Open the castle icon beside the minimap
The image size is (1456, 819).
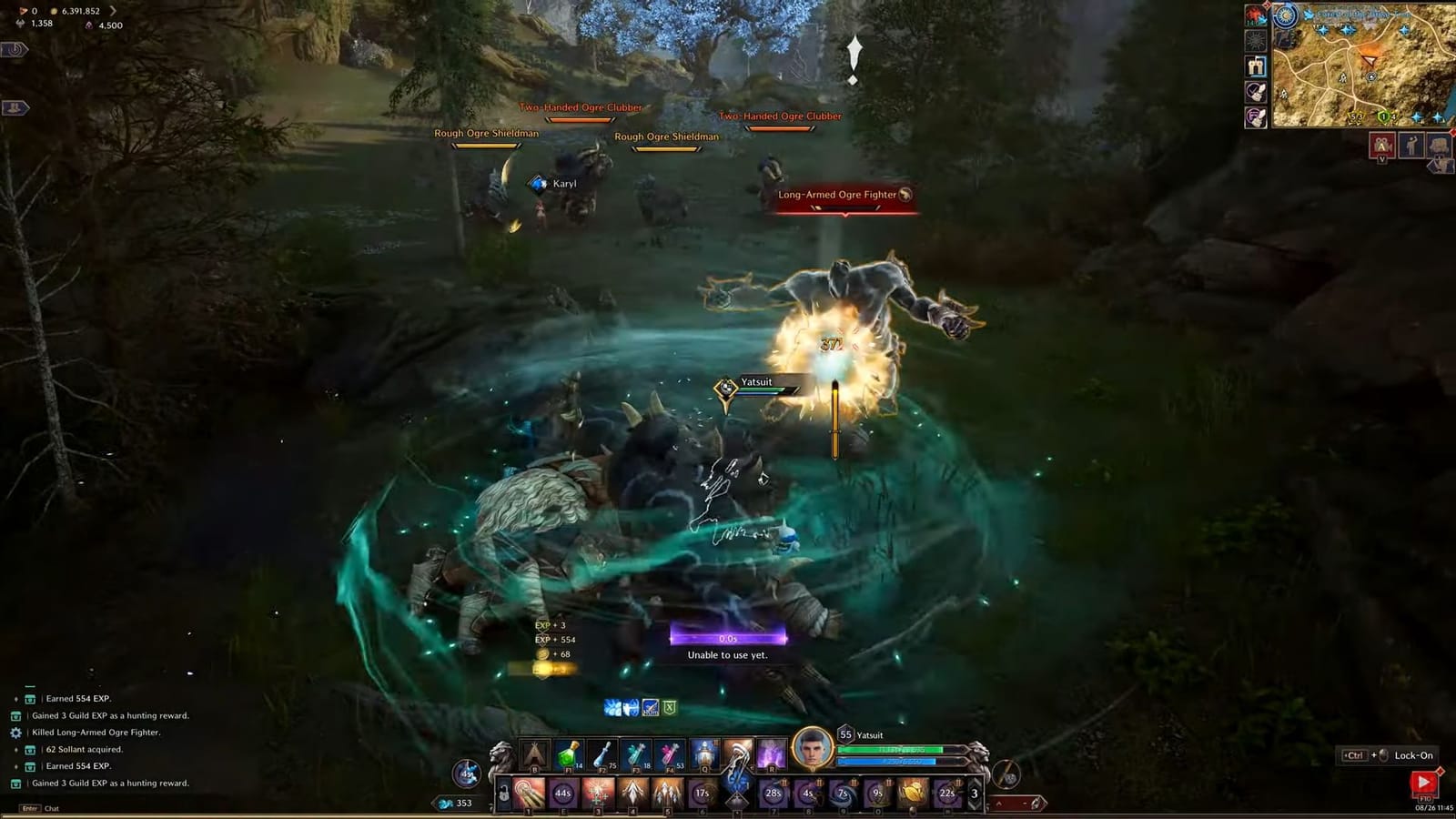point(1256,66)
